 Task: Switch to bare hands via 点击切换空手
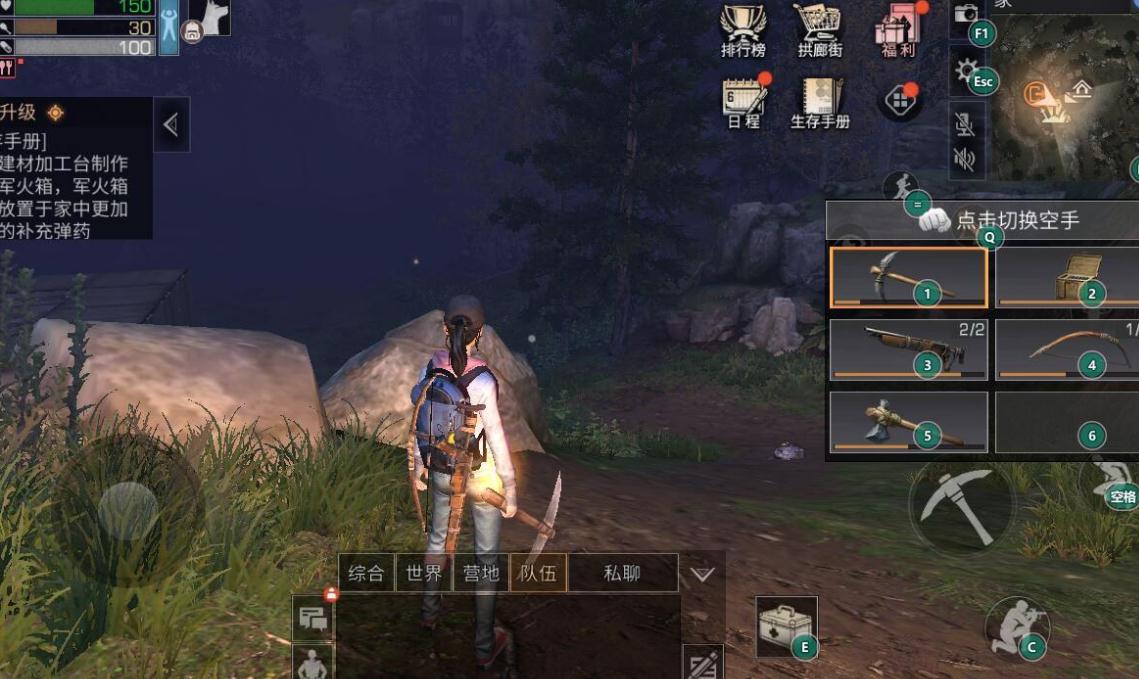click(998, 220)
